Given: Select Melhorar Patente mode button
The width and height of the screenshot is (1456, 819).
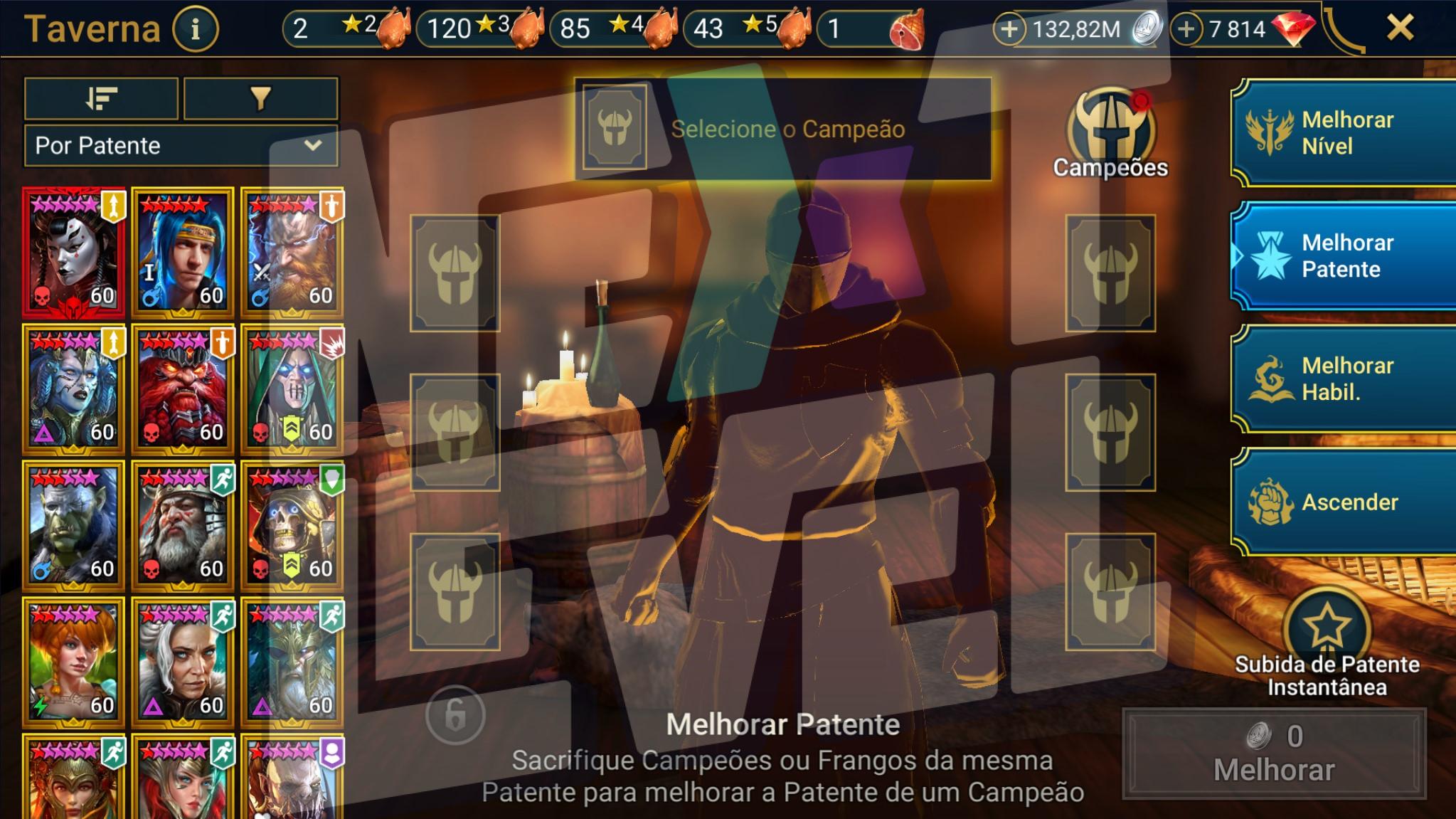Looking at the screenshot, I should tap(1340, 257).
